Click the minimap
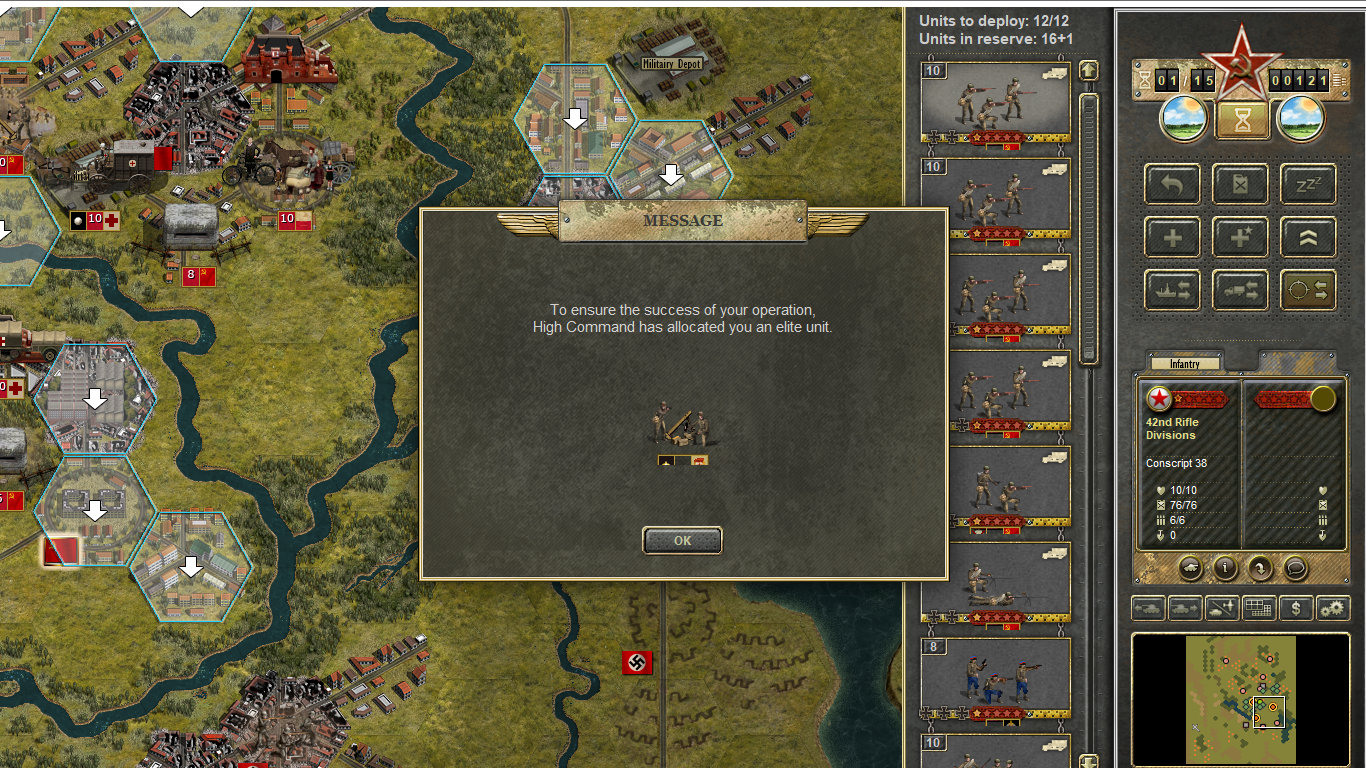1366x768 pixels. [x=1240, y=698]
